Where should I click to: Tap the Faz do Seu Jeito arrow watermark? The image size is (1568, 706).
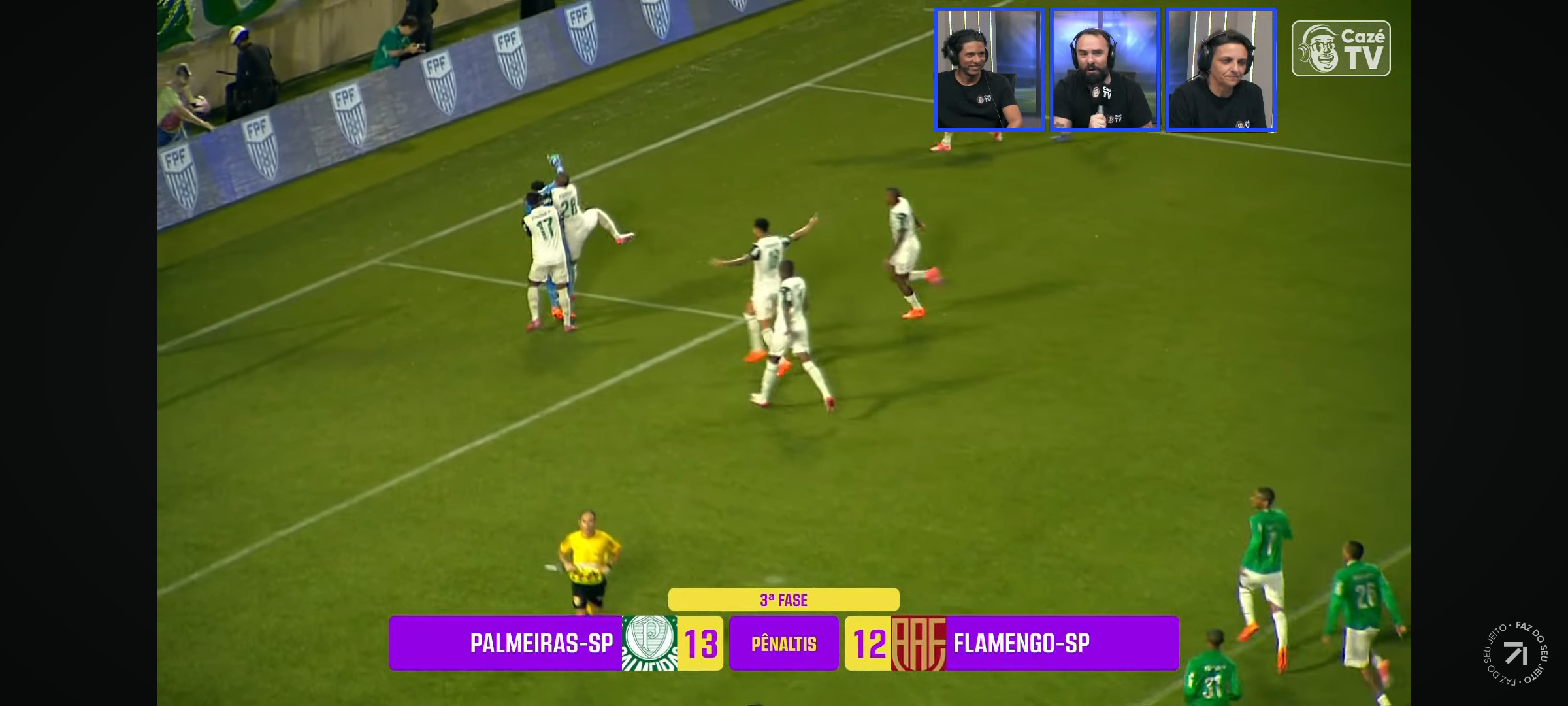coord(1515,653)
